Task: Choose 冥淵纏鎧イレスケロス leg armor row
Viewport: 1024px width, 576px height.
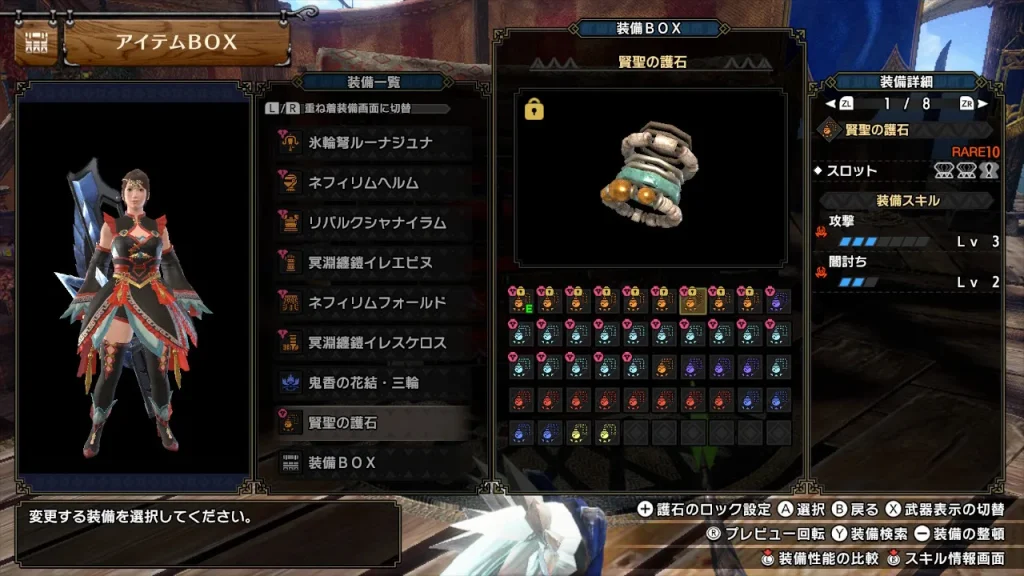Action: (371, 343)
